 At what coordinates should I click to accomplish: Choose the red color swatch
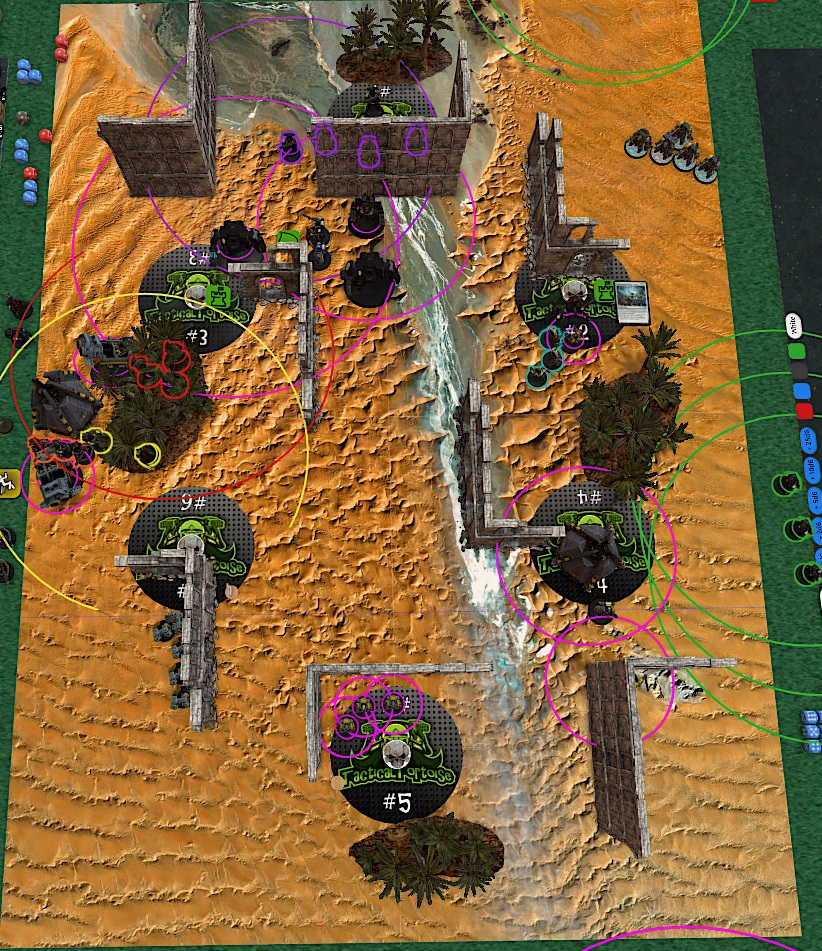pyautogui.click(x=803, y=411)
